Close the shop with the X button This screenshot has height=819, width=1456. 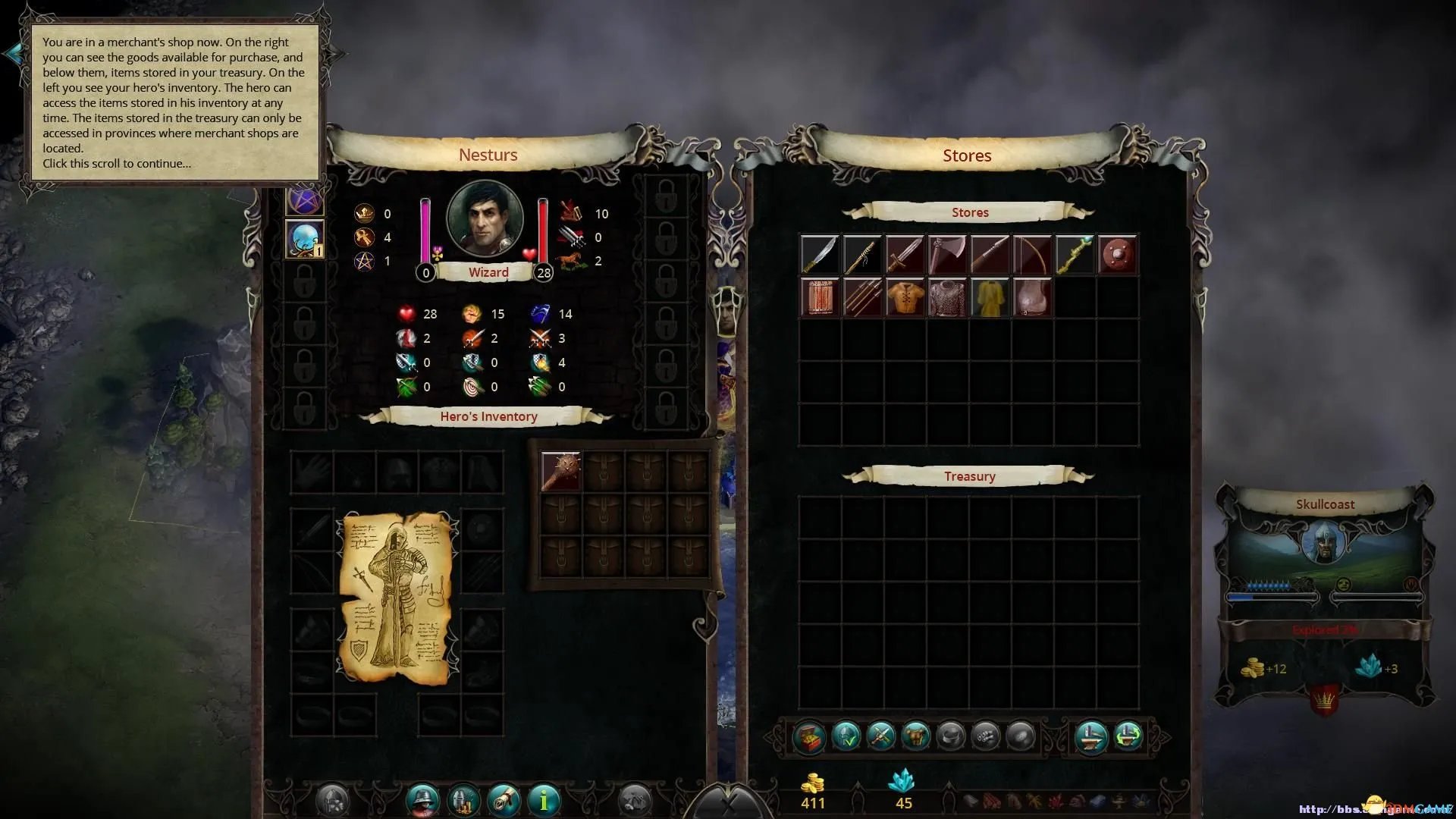point(728,805)
